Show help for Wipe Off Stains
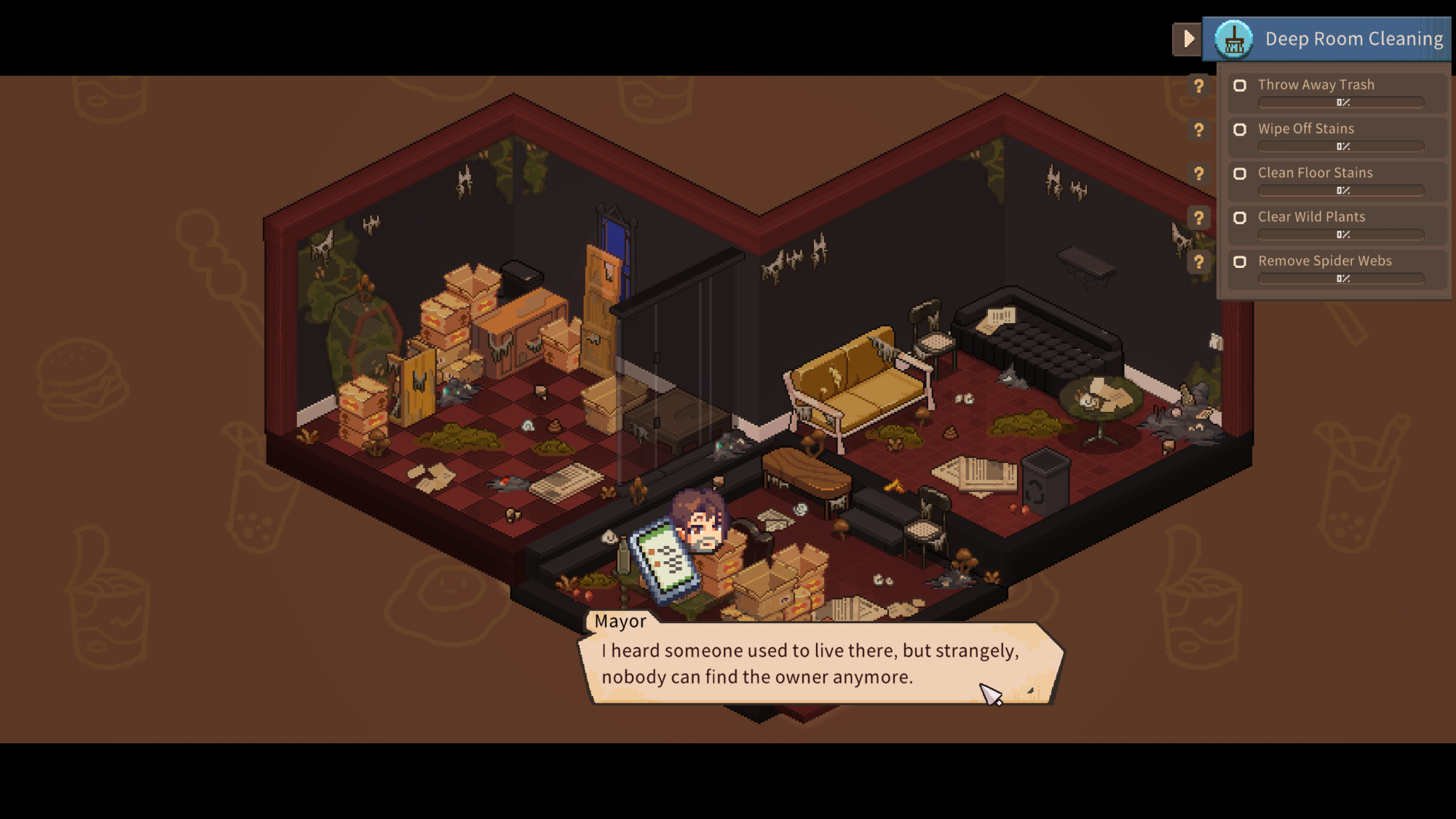 point(1198,130)
